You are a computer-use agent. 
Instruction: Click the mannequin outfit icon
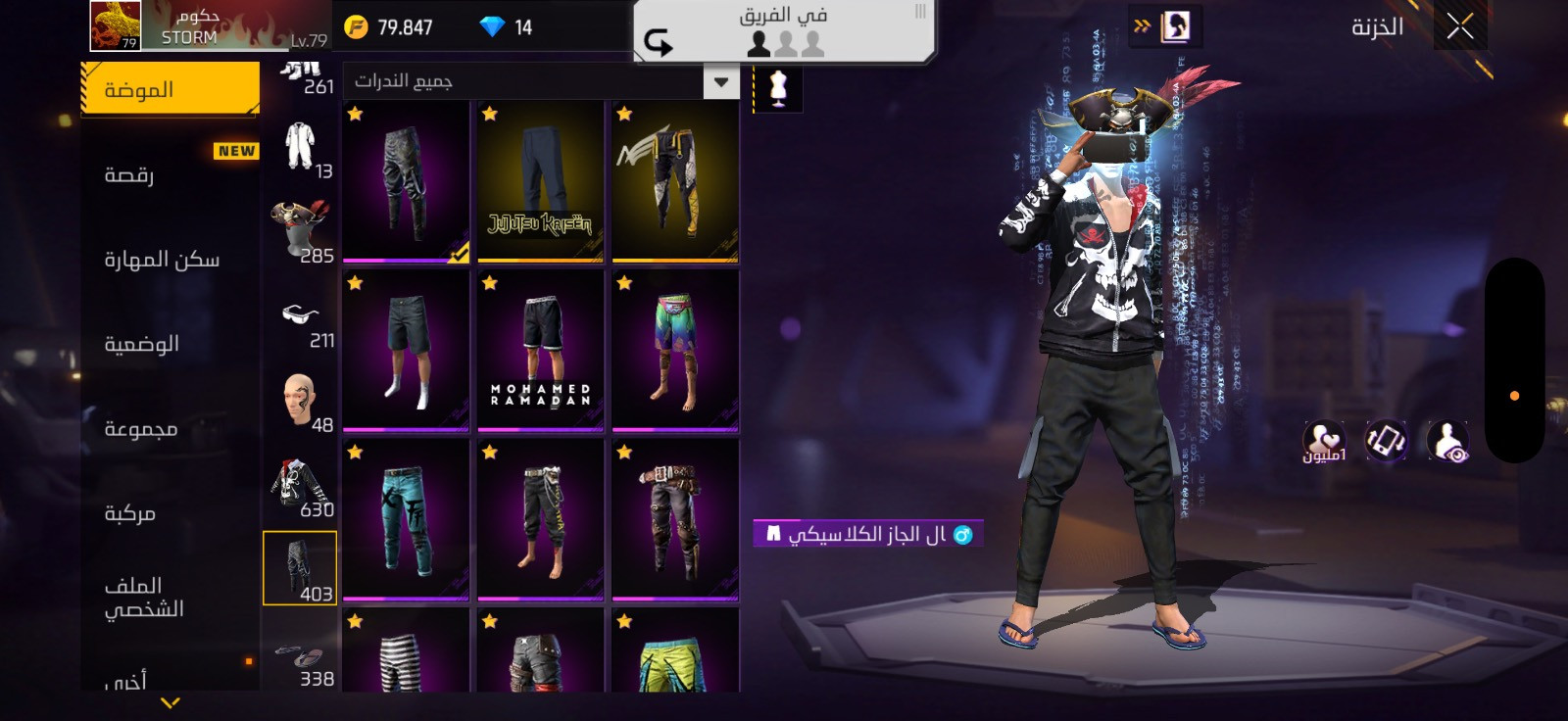tap(778, 88)
